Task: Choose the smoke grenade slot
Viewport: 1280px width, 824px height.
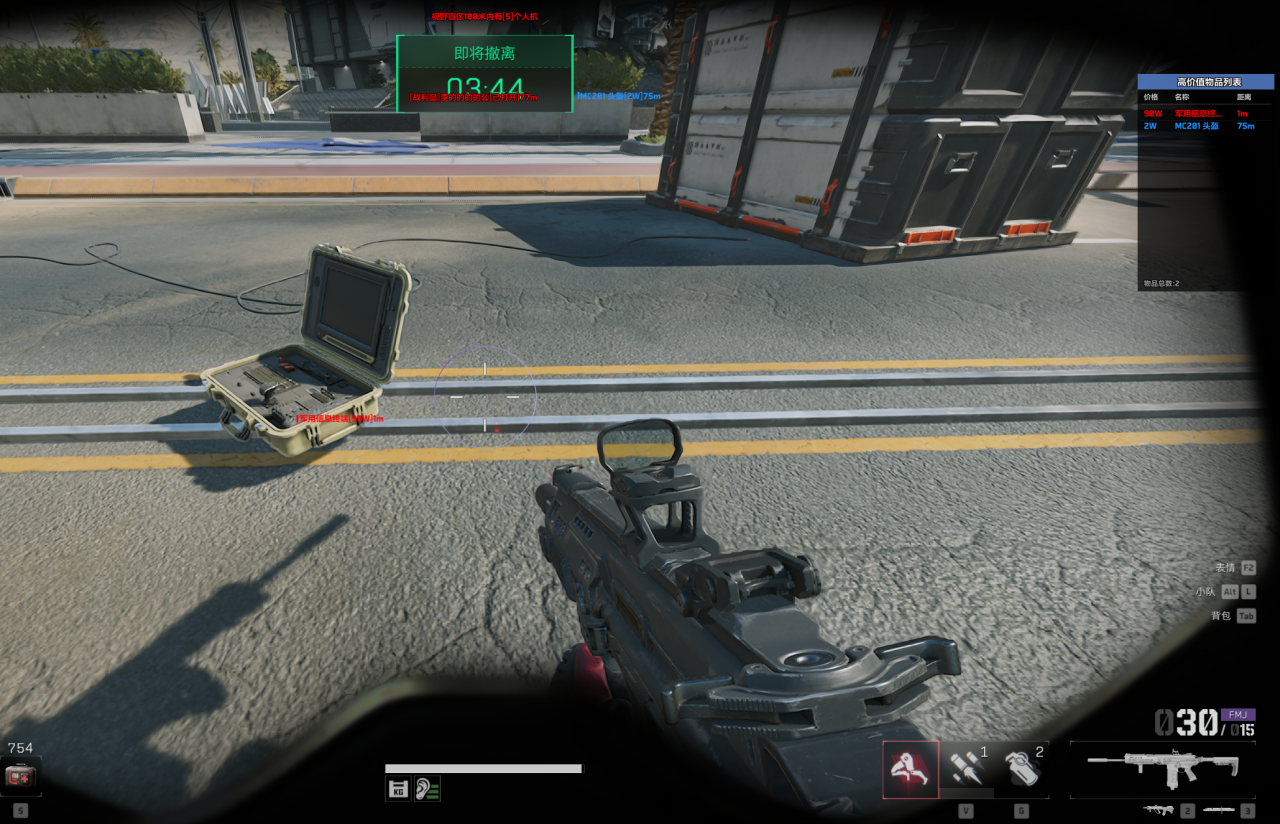Action: click(x=1023, y=768)
